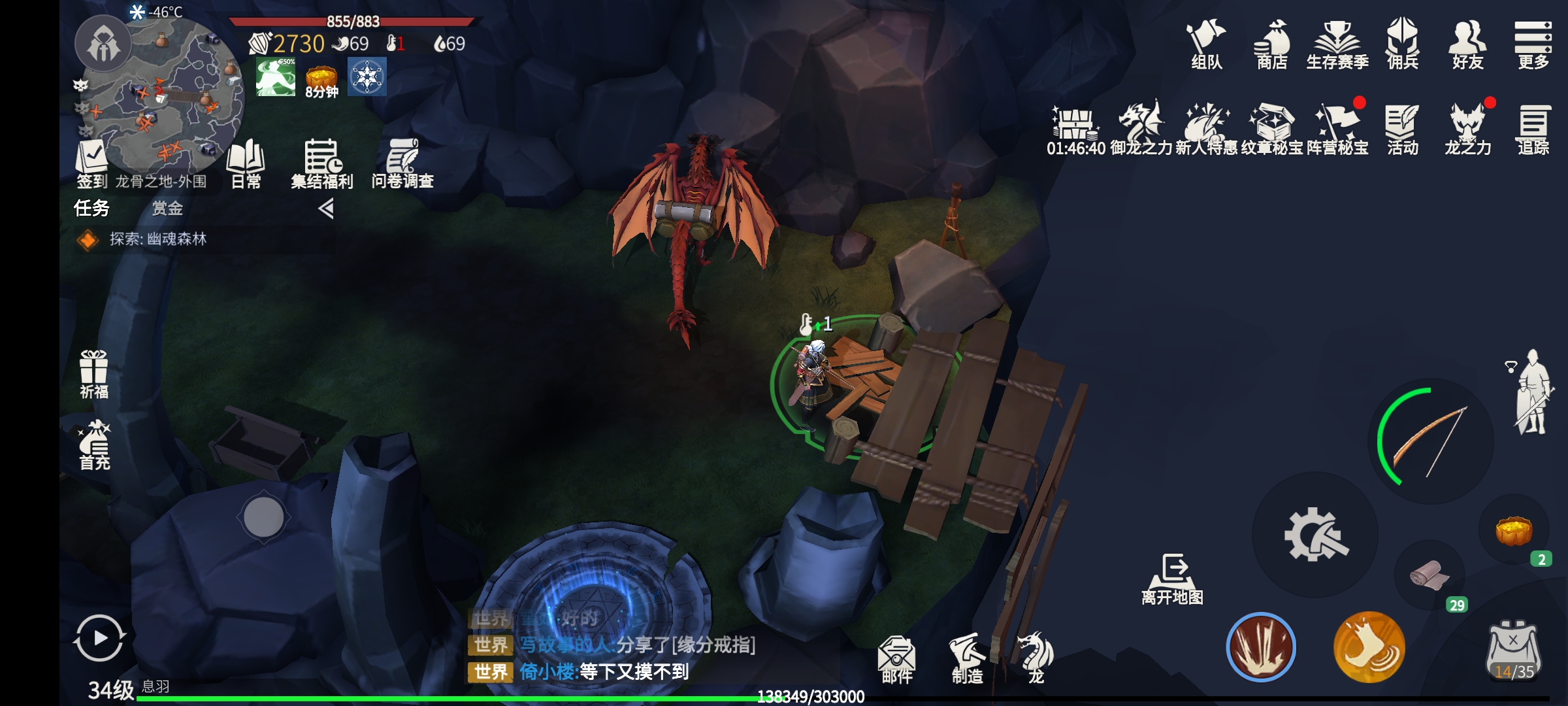The height and width of the screenshot is (706, 1568).
Task: Open 生存赛季 survival season
Action: point(1337,44)
